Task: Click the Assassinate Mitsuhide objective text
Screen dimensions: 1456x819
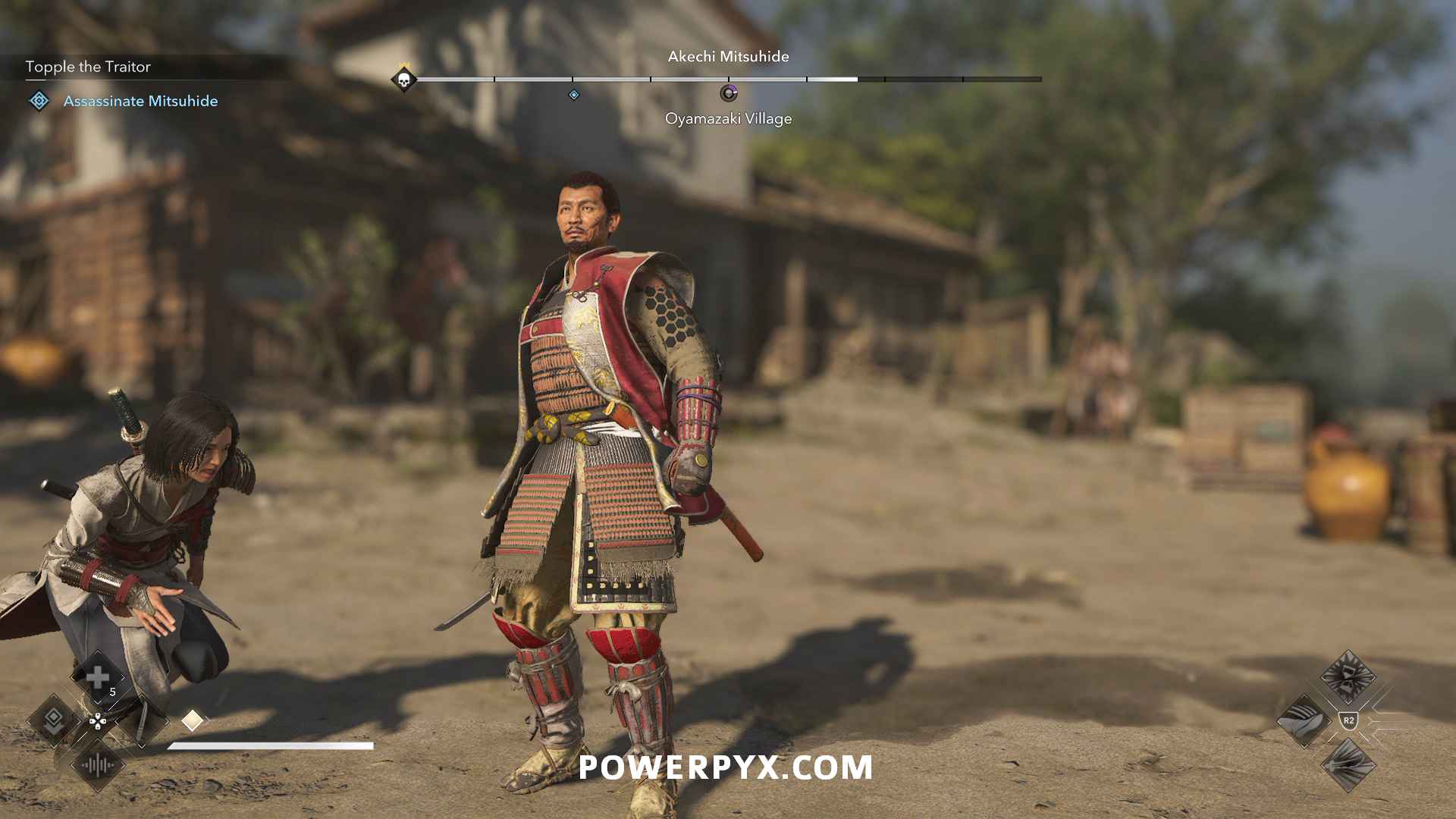Action: [x=142, y=100]
